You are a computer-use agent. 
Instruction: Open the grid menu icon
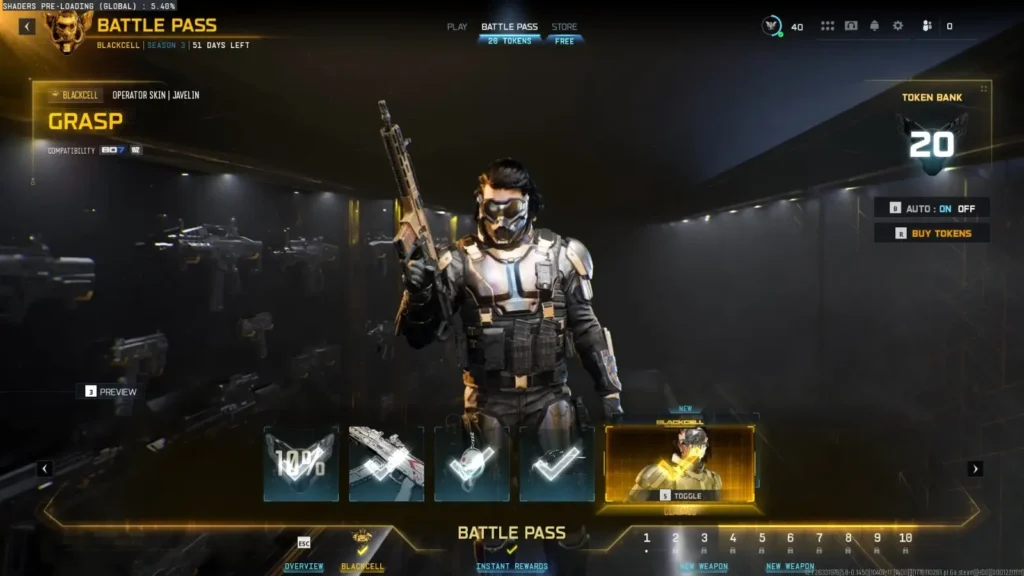coord(827,26)
